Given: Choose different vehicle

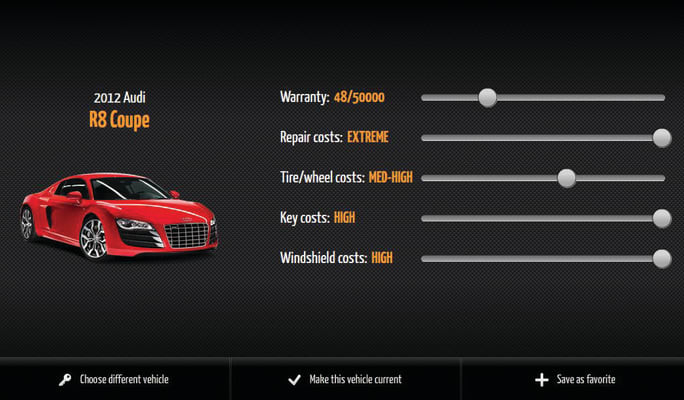Looking at the screenshot, I should (x=114, y=380).
